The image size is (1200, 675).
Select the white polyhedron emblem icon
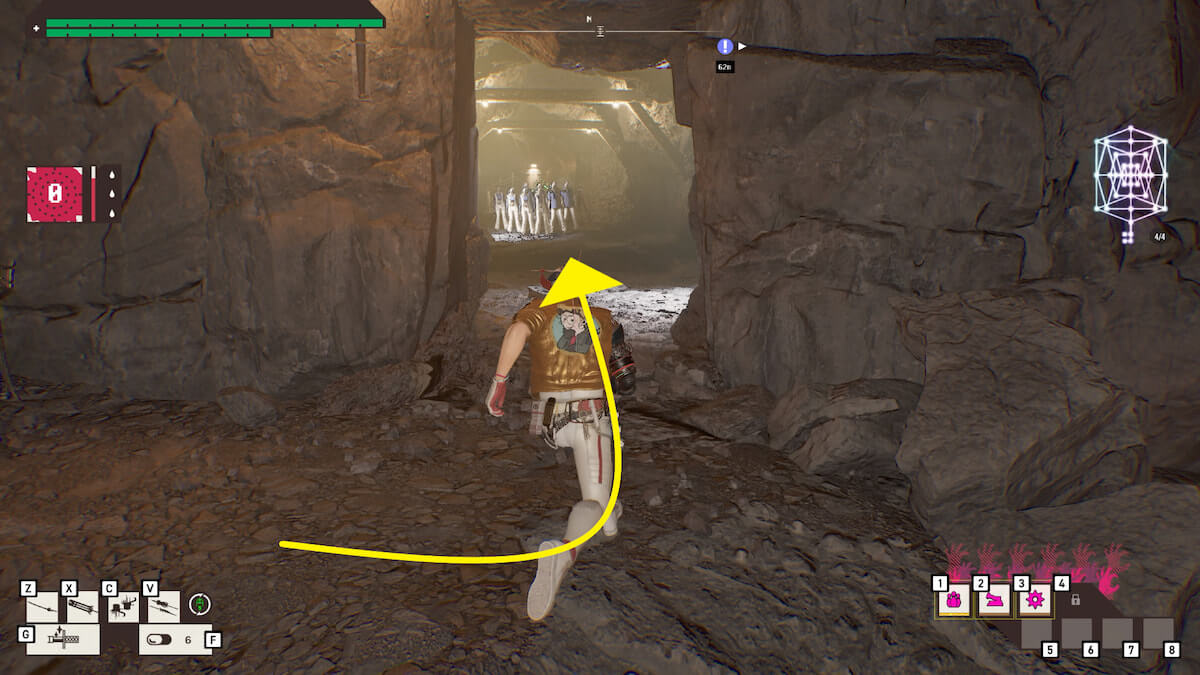coord(1130,177)
